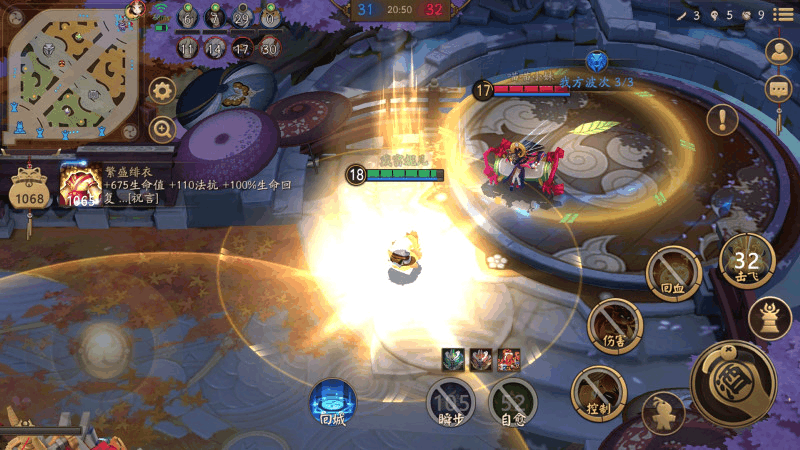Select the teal horned item icon
Image resolution: width=800 pixels, height=450 pixels.
[453, 360]
